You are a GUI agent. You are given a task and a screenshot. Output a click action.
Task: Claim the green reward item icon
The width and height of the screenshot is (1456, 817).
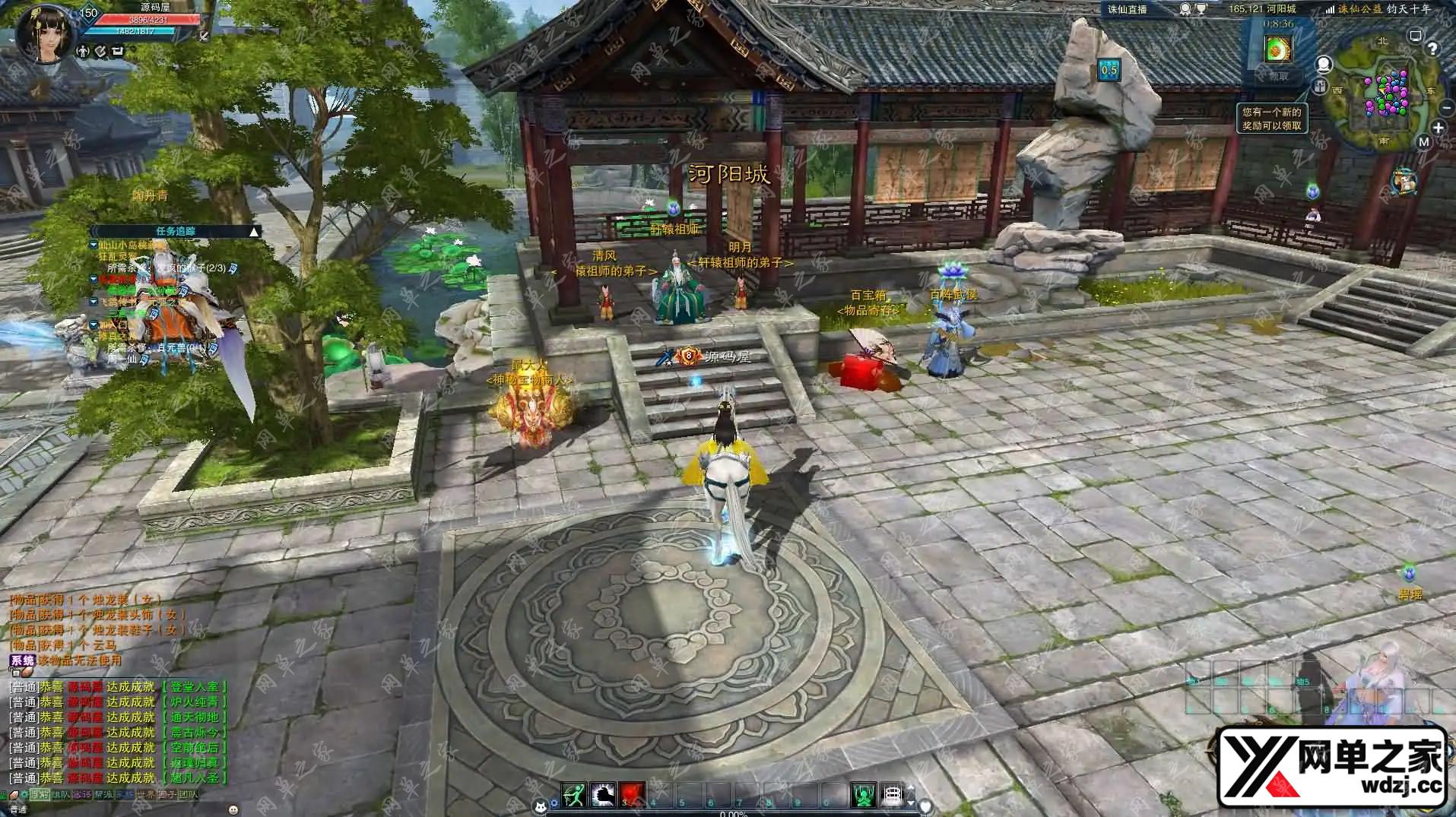pyautogui.click(x=1278, y=50)
